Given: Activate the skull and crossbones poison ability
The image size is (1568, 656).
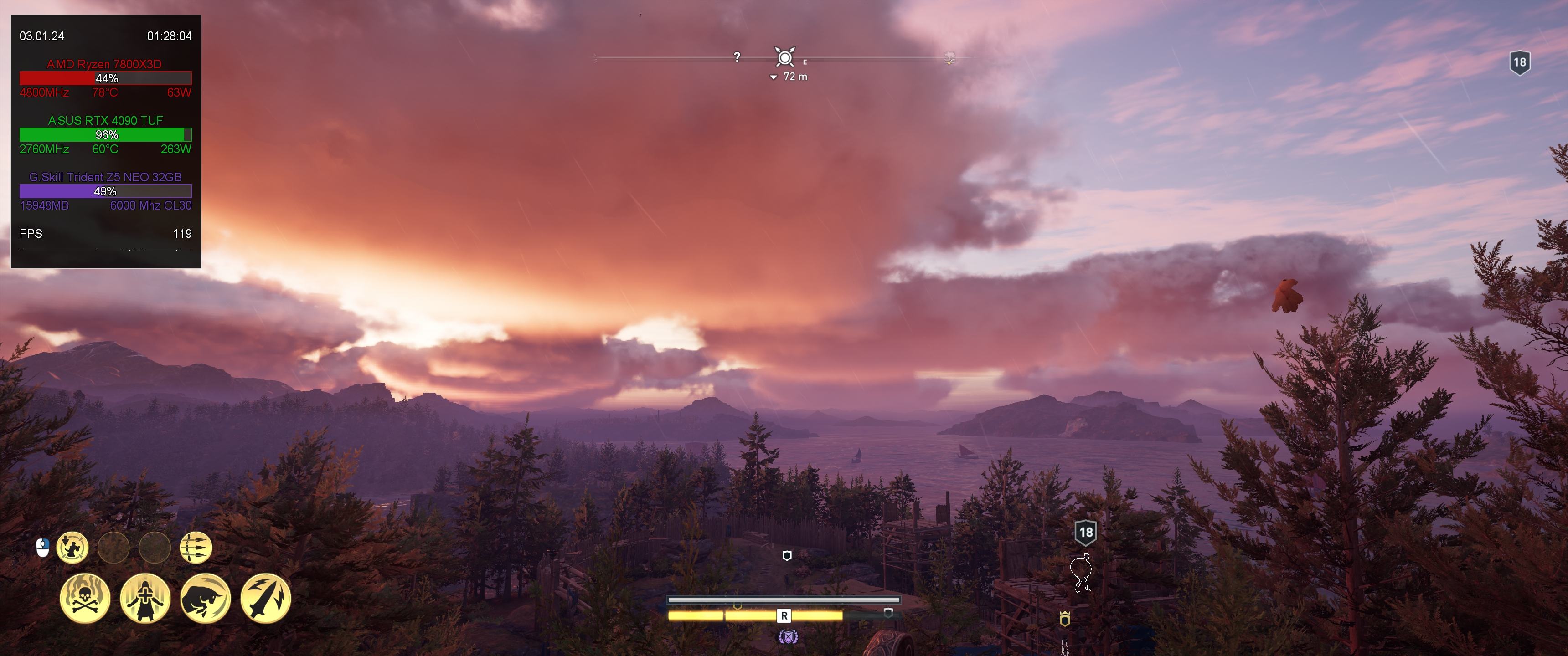Looking at the screenshot, I should 85,598.
